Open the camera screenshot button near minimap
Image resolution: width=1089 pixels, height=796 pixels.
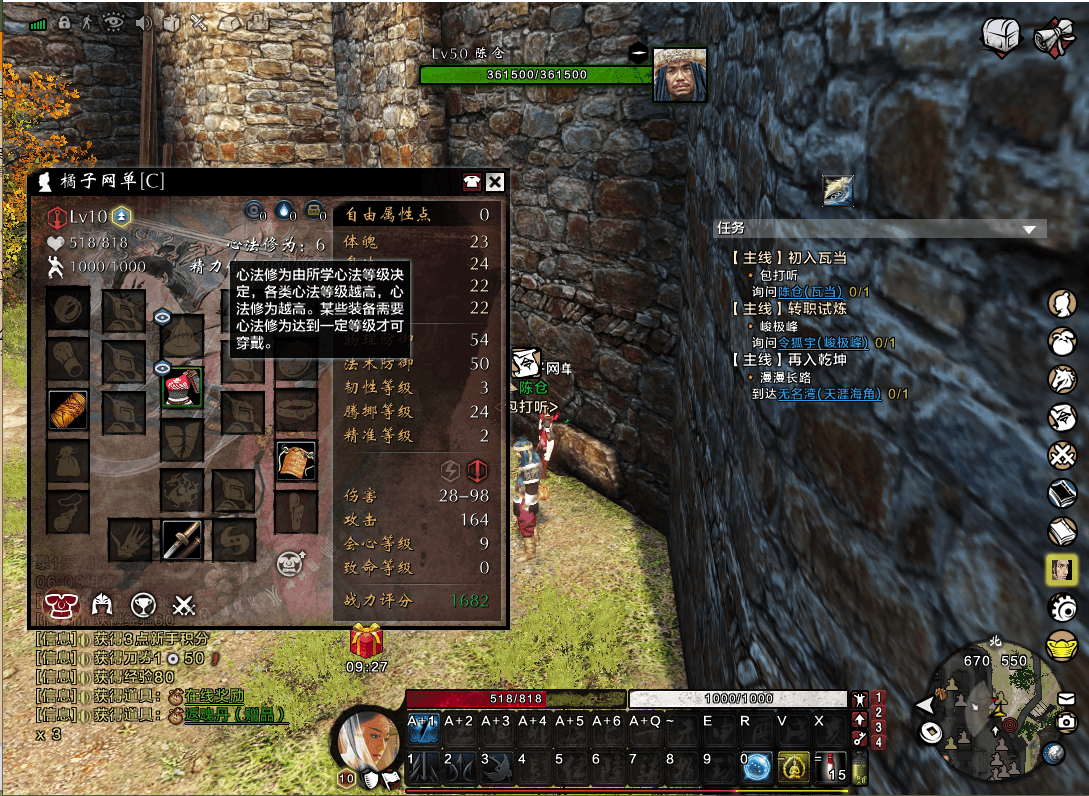click(x=1067, y=722)
